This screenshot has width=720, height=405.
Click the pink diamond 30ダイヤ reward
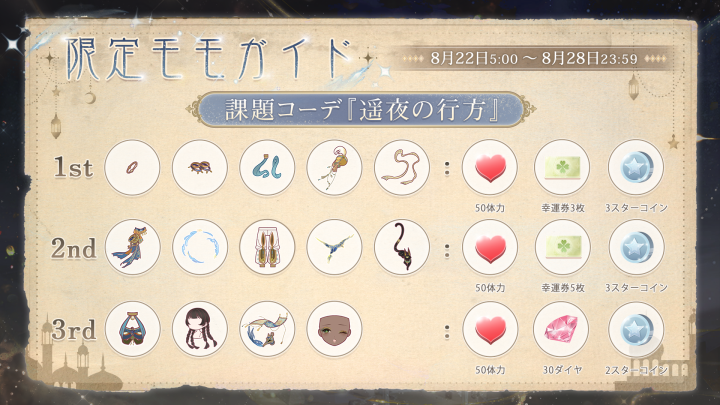562,327
